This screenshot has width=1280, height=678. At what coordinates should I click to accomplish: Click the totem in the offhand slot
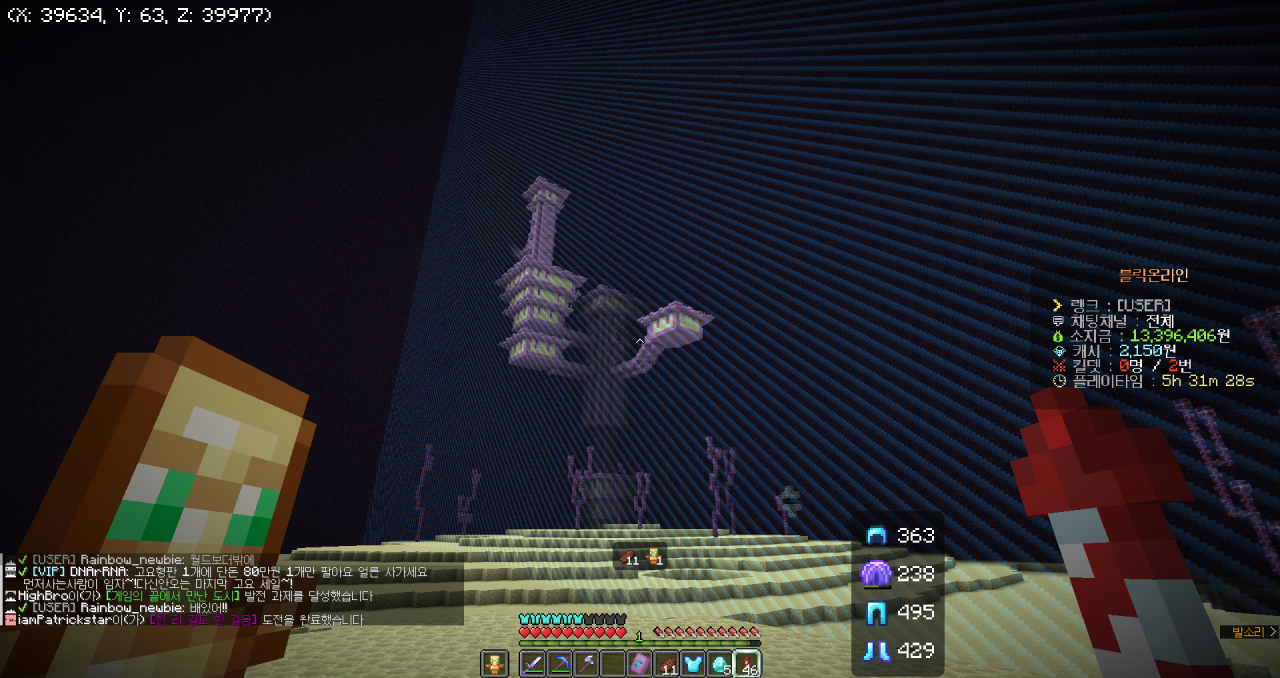[494, 664]
